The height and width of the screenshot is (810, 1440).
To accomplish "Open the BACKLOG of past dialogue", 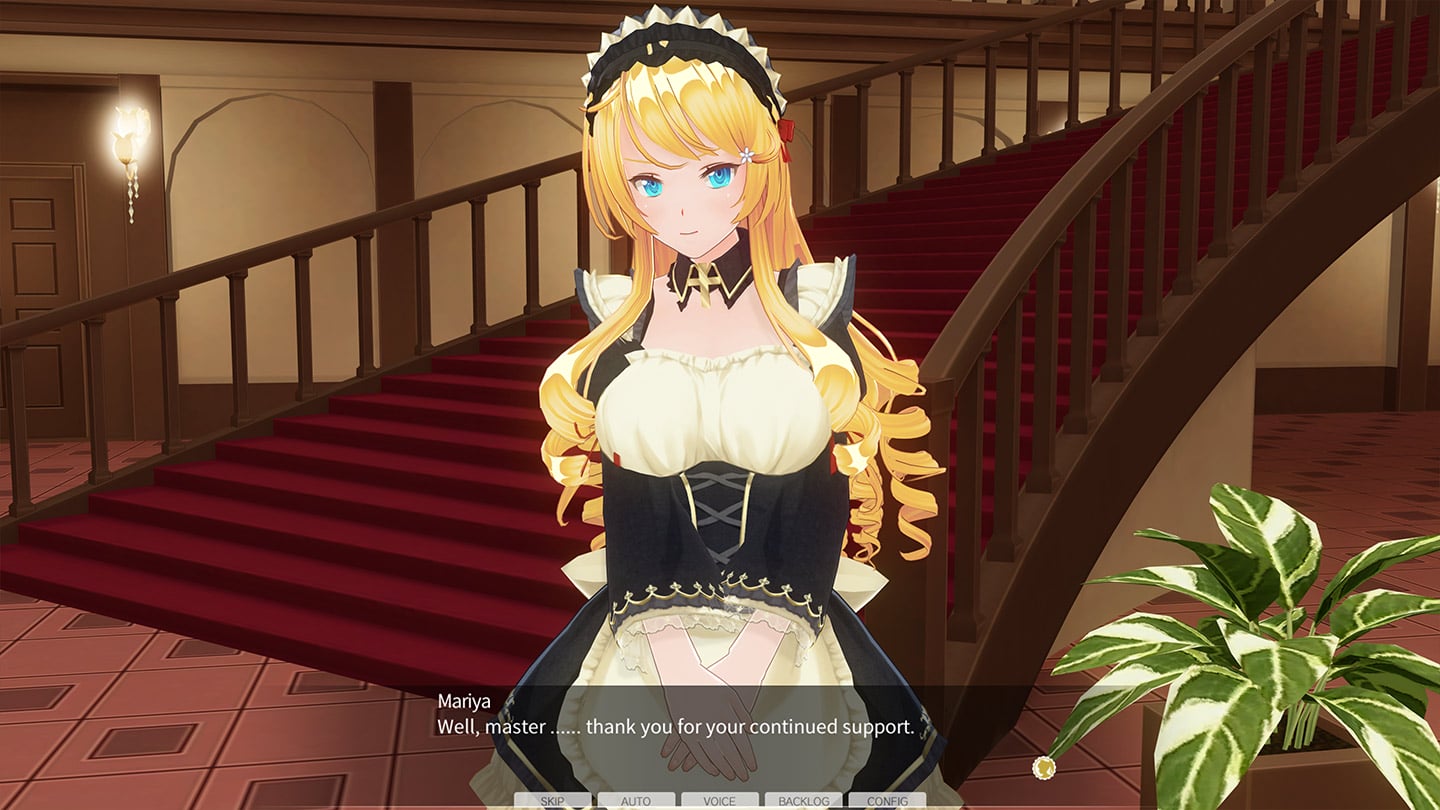I will 803,801.
